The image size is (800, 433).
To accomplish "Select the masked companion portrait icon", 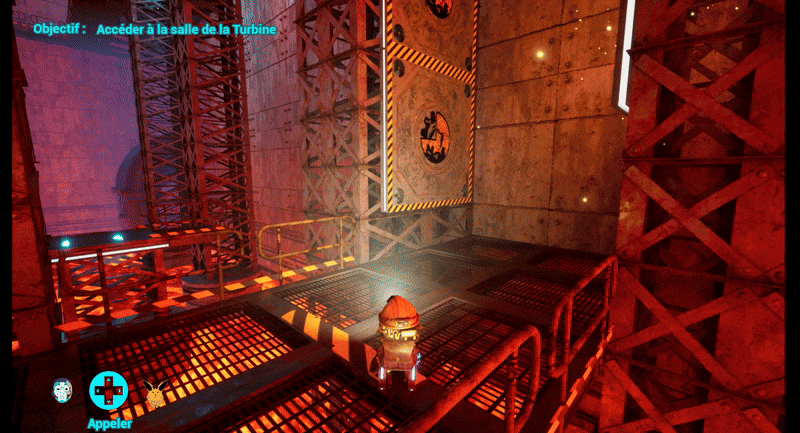I will point(63,390).
